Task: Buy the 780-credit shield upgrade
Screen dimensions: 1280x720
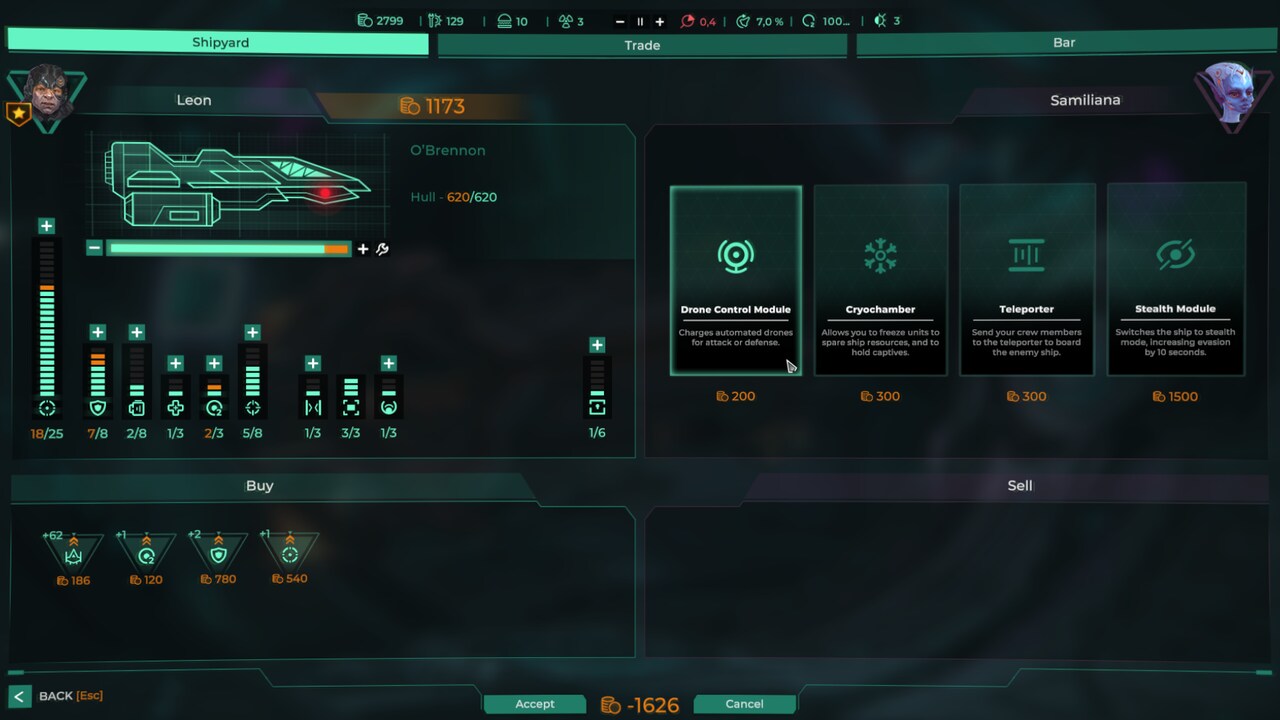Action: 218,552
